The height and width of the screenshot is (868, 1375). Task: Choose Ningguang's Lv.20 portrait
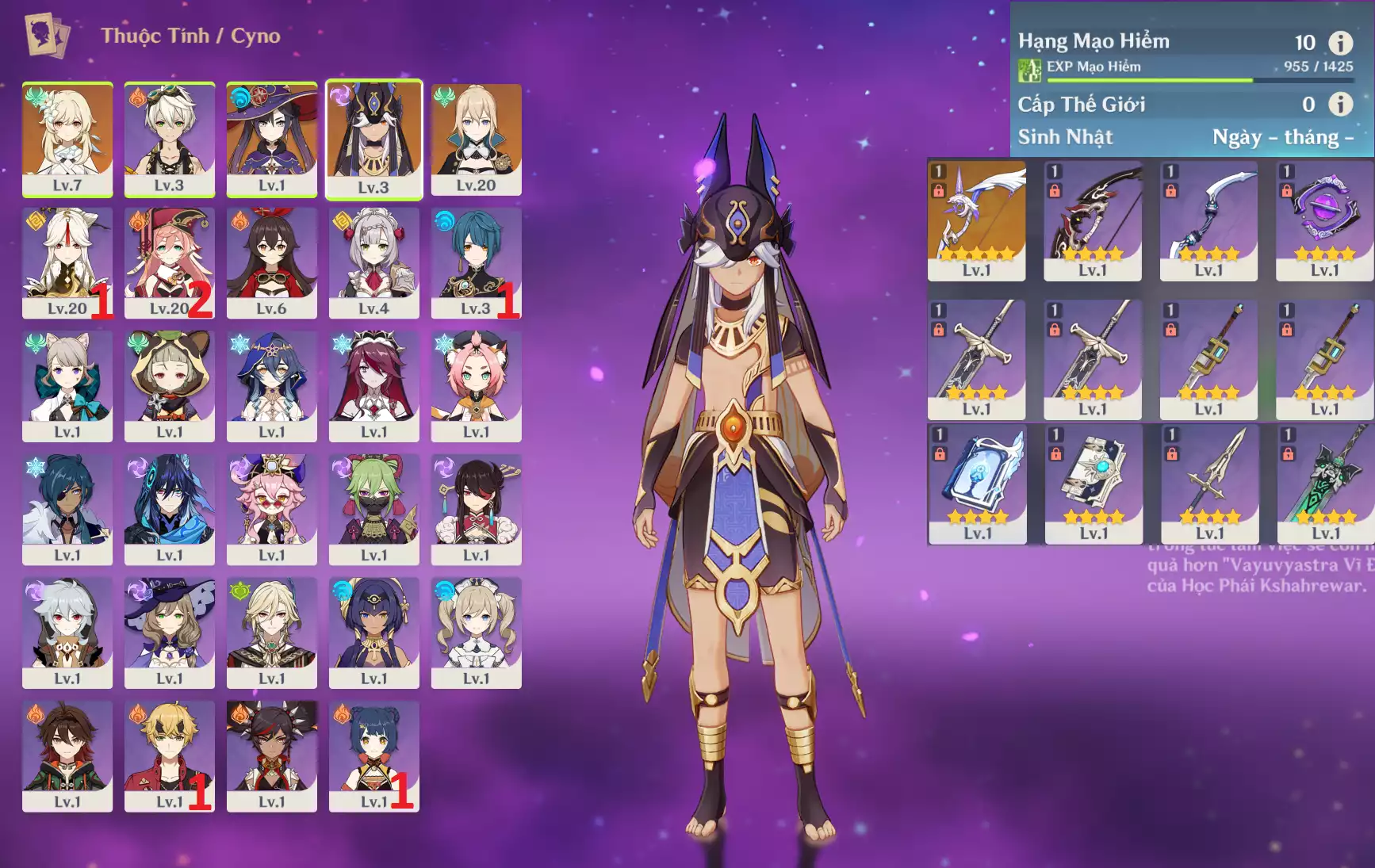click(x=67, y=262)
